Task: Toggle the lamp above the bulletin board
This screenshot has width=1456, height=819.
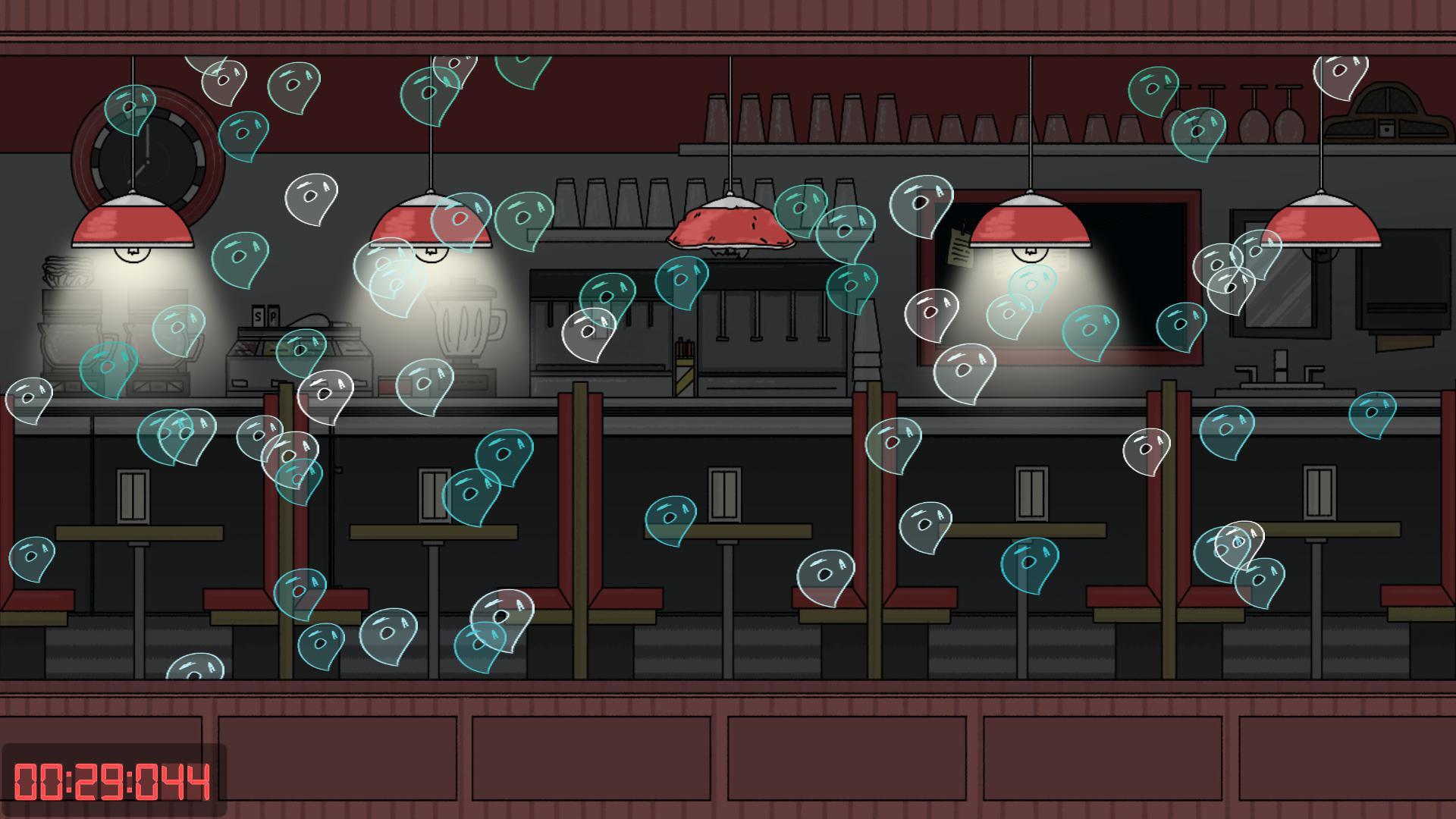Action: coord(1031,224)
